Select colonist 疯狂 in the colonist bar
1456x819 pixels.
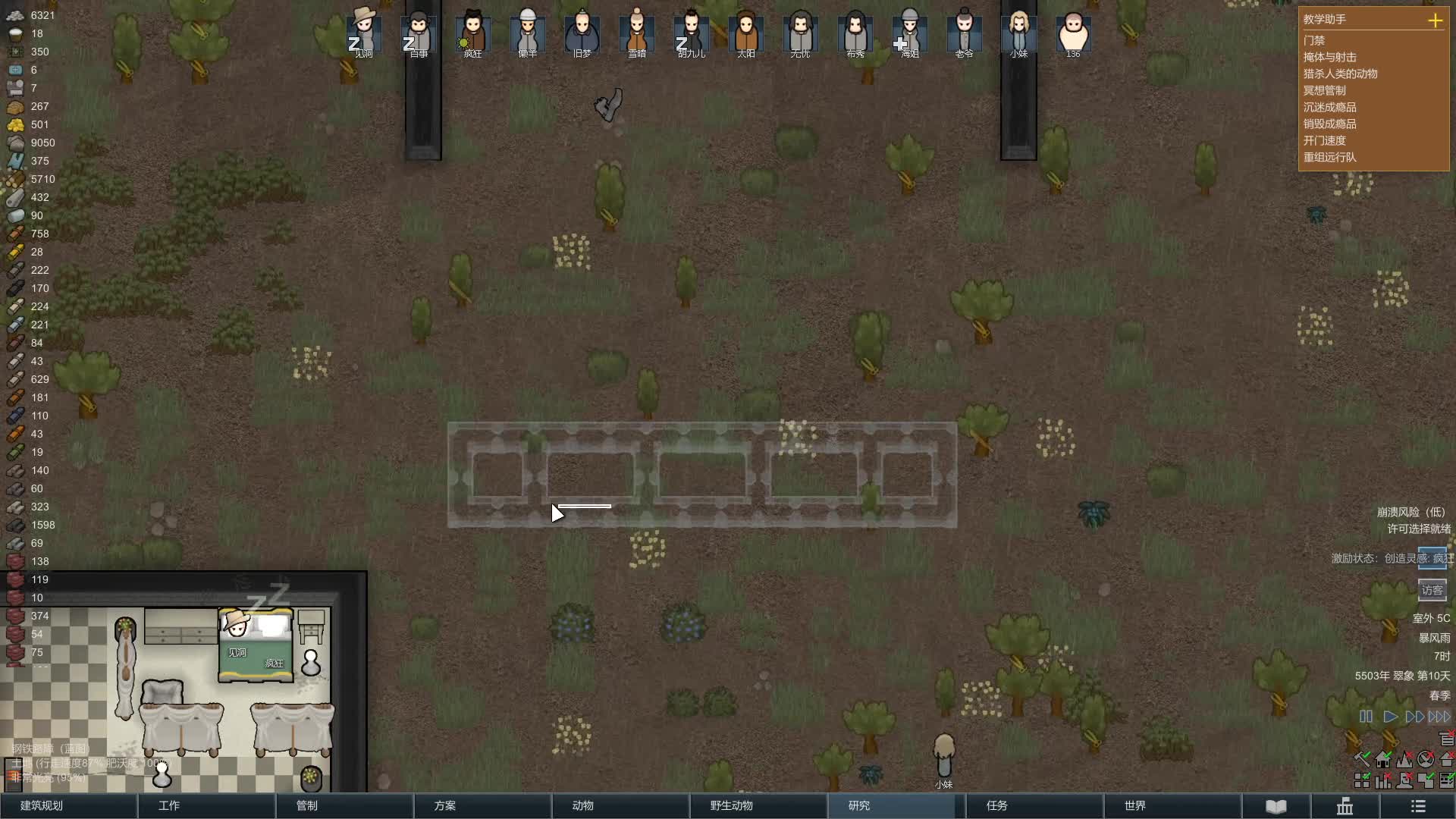point(472,33)
